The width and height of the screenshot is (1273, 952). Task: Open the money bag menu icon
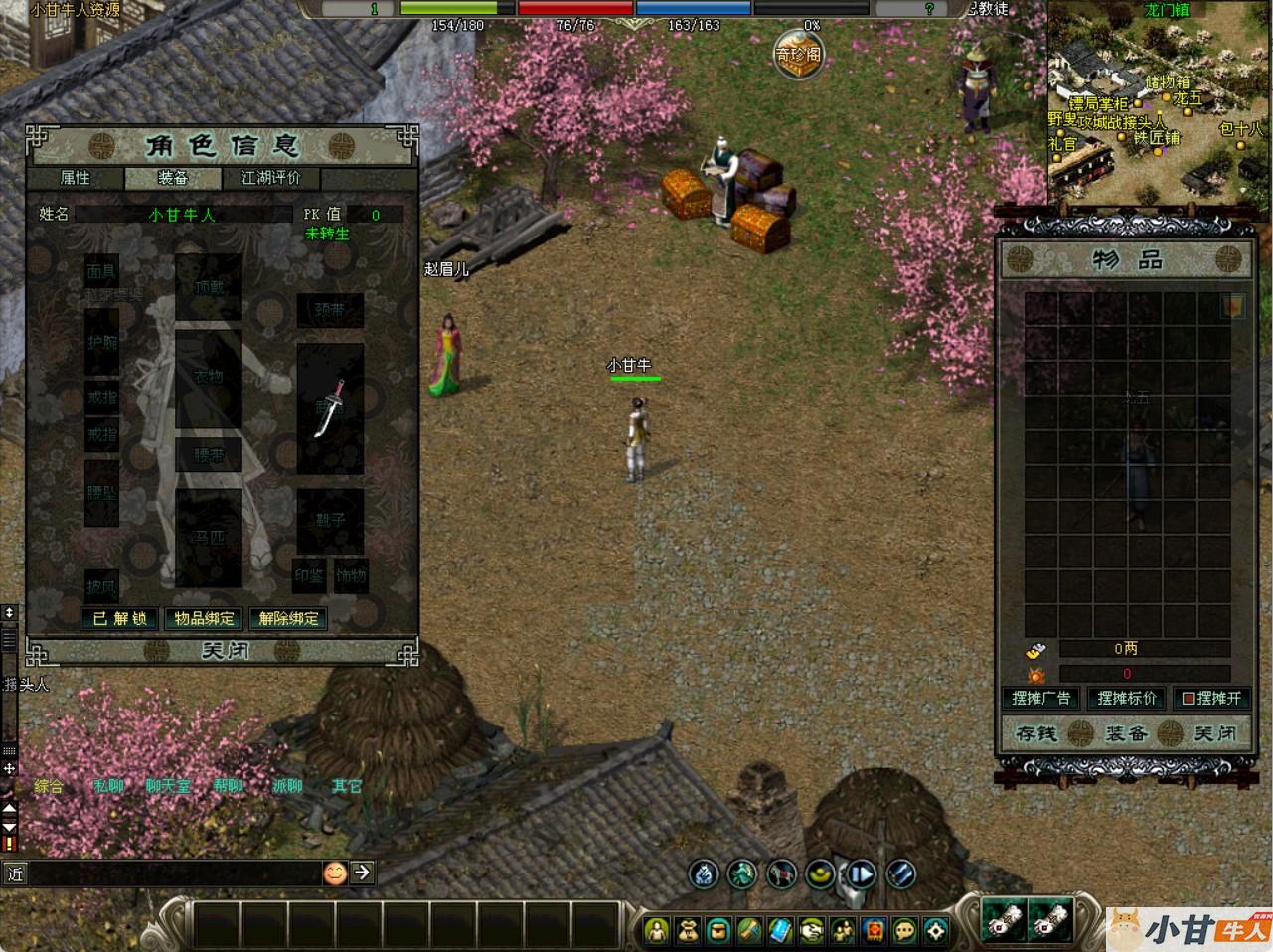687,931
